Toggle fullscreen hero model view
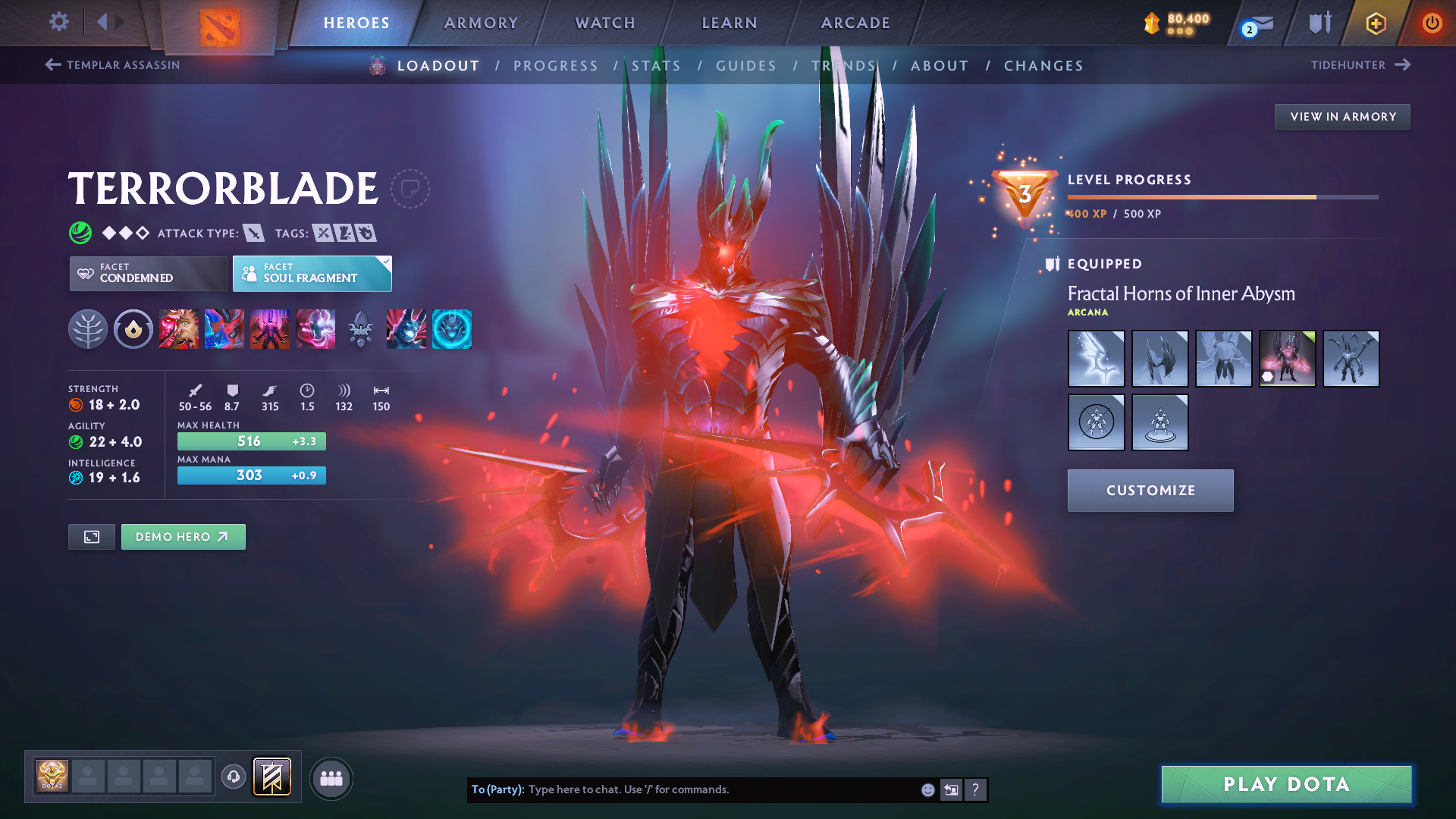This screenshot has height=819, width=1456. point(92,537)
